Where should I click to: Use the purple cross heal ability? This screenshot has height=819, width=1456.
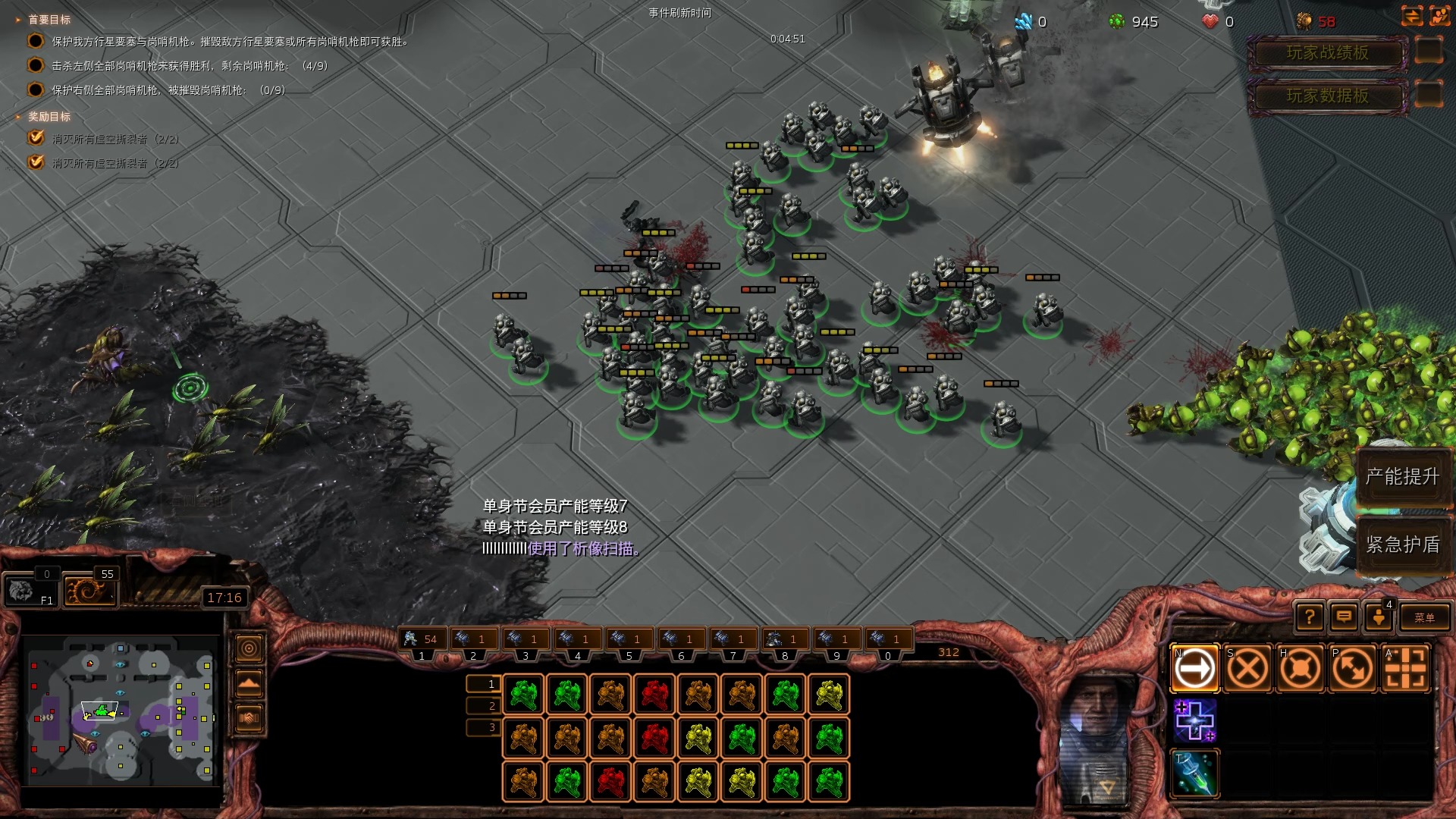pos(1194,720)
